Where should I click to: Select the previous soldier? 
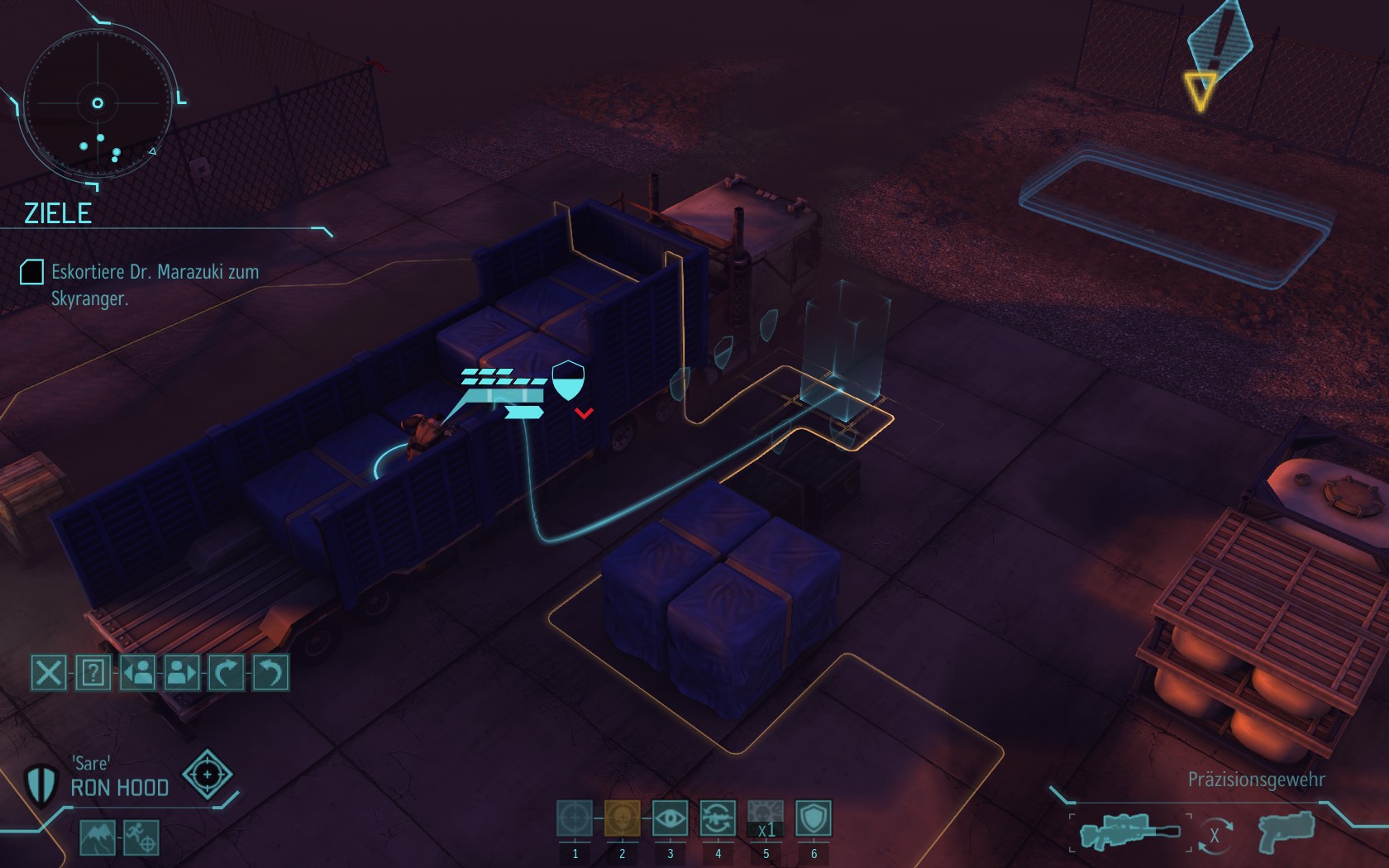click(x=138, y=673)
